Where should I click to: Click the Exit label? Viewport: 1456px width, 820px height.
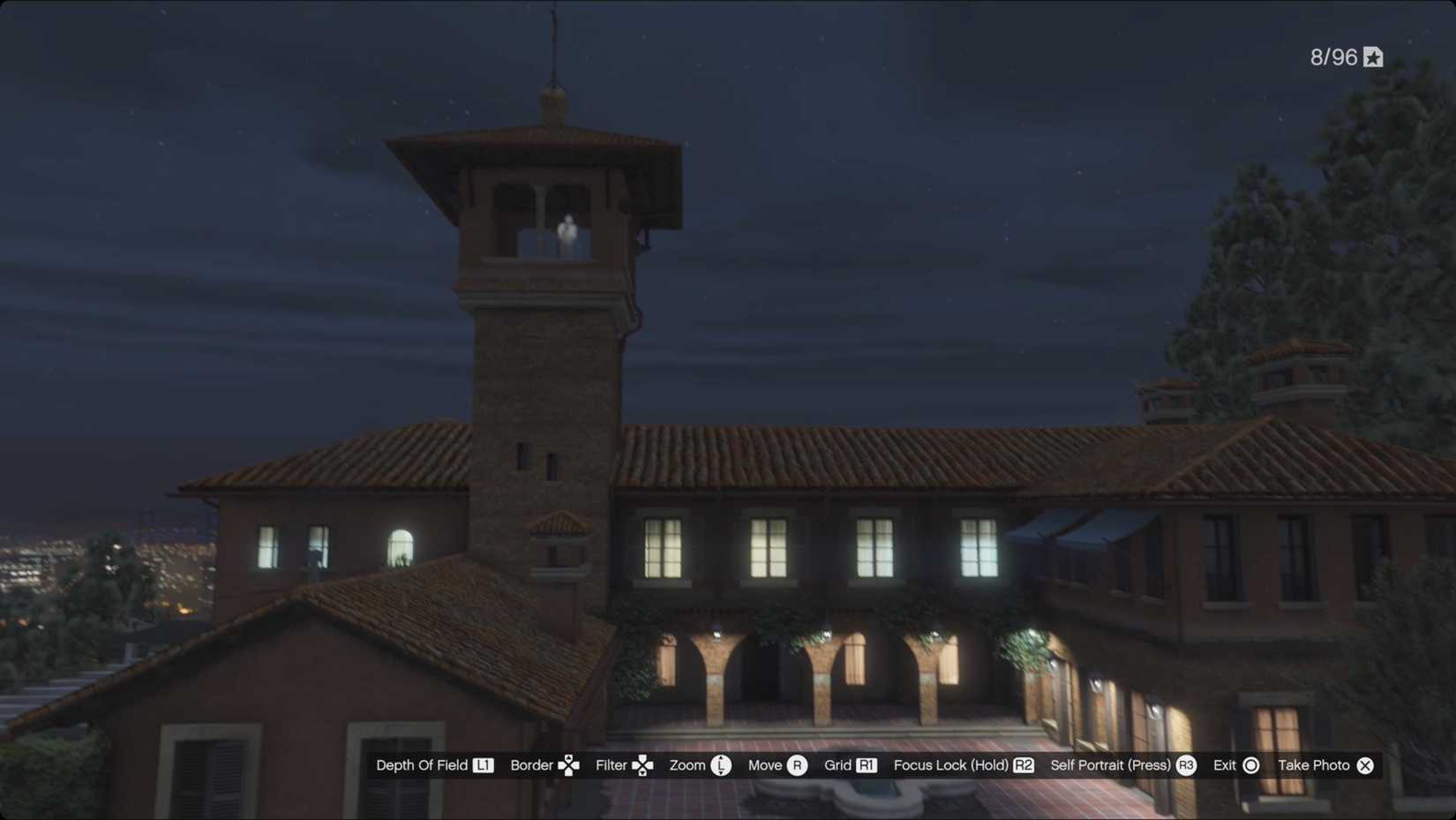point(1225,765)
